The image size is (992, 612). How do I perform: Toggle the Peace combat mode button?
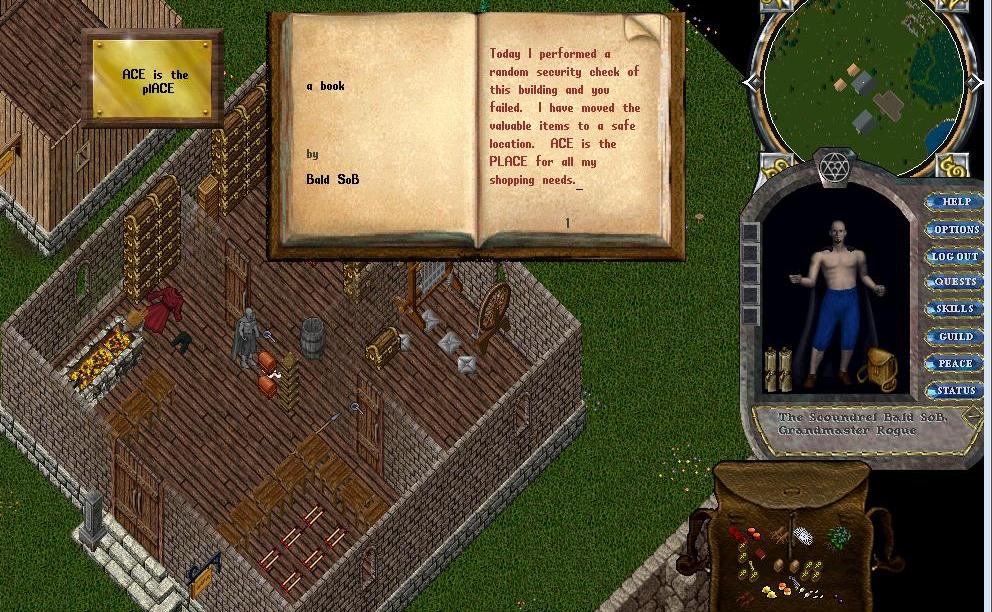pyautogui.click(x=955, y=364)
